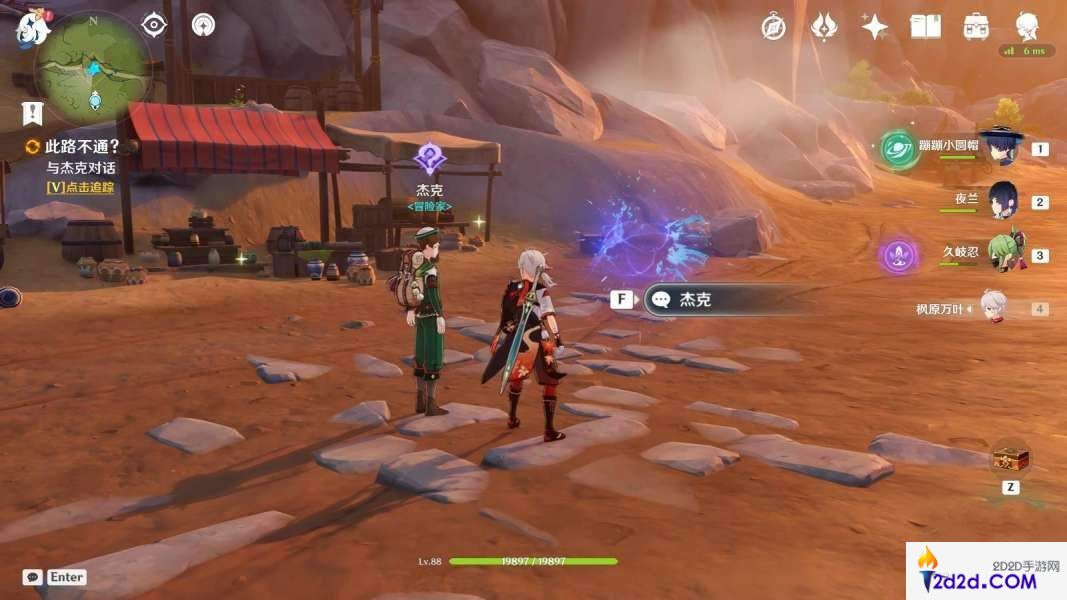1067x600 pixels.
Task: Click the purple electro burst icon
Action: 899,256
